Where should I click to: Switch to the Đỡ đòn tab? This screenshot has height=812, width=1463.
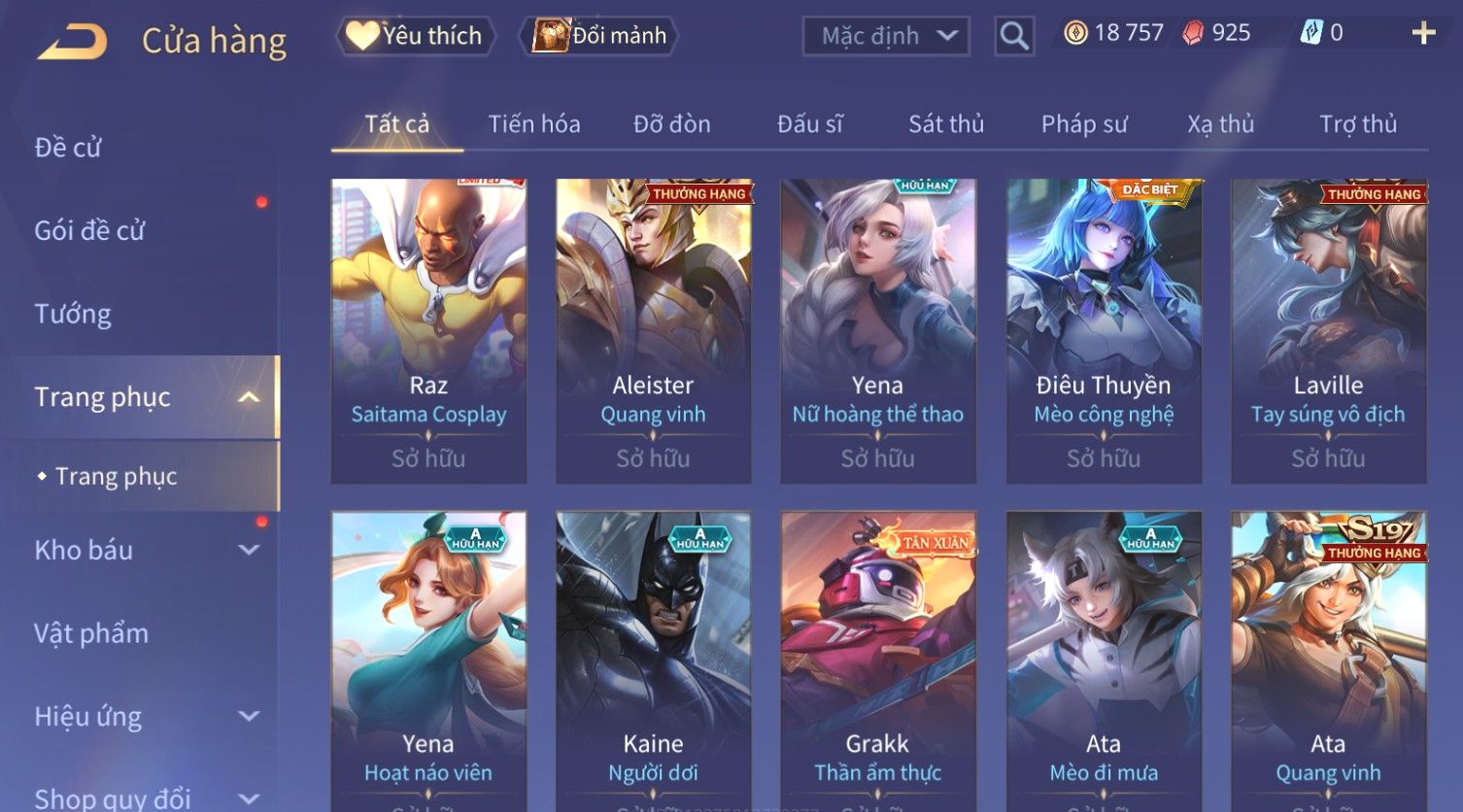(x=671, y=124)
